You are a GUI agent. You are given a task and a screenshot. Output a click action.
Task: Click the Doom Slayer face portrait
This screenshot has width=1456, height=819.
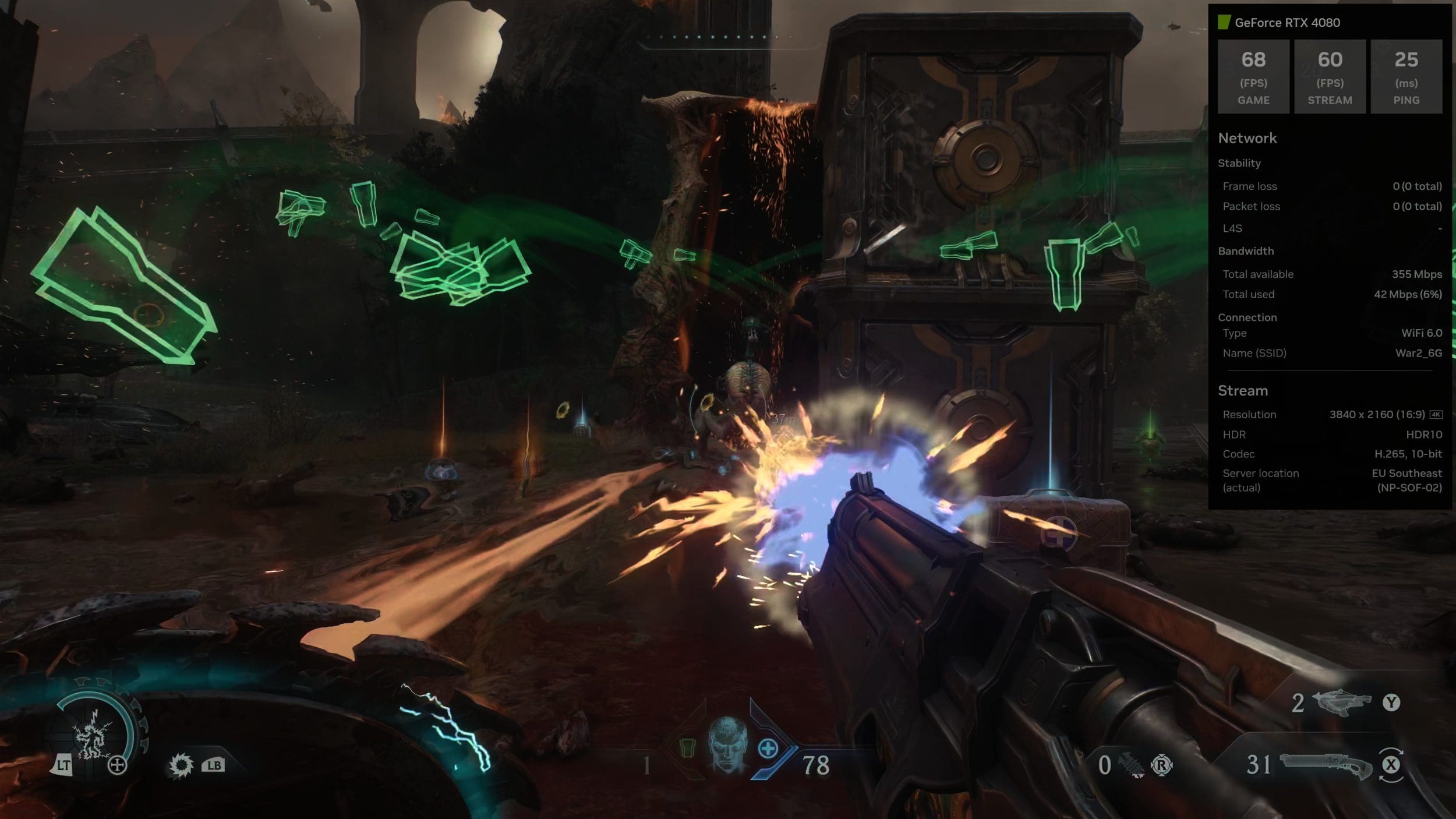(x=727, y=744)
